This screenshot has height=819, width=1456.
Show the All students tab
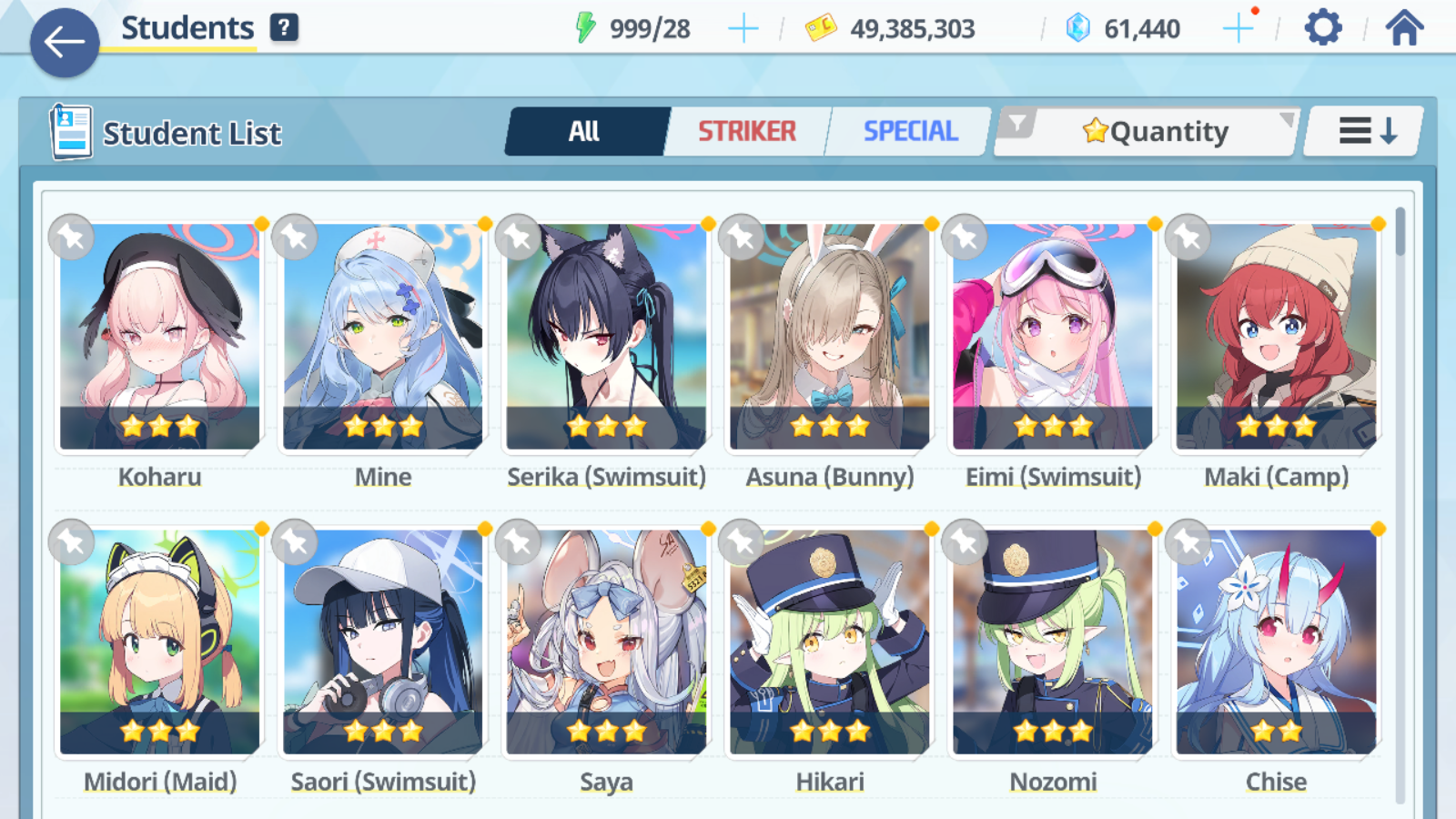(x=584, y=132)
